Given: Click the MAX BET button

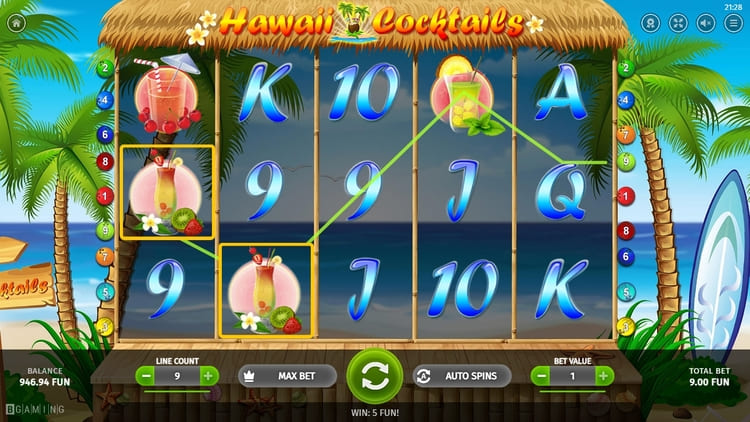Looking at the screenshot, I should click(x=287, y=376).
